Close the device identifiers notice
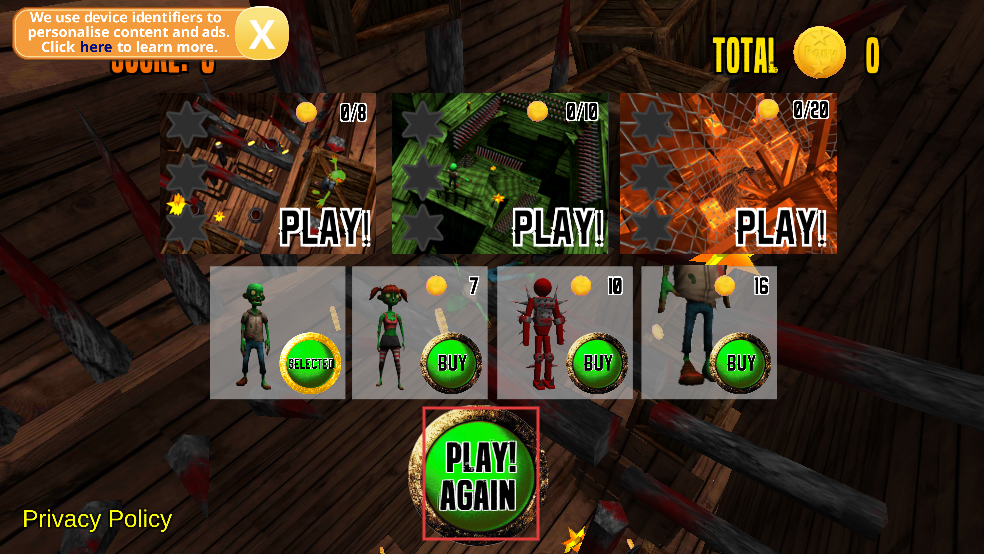 262,34
